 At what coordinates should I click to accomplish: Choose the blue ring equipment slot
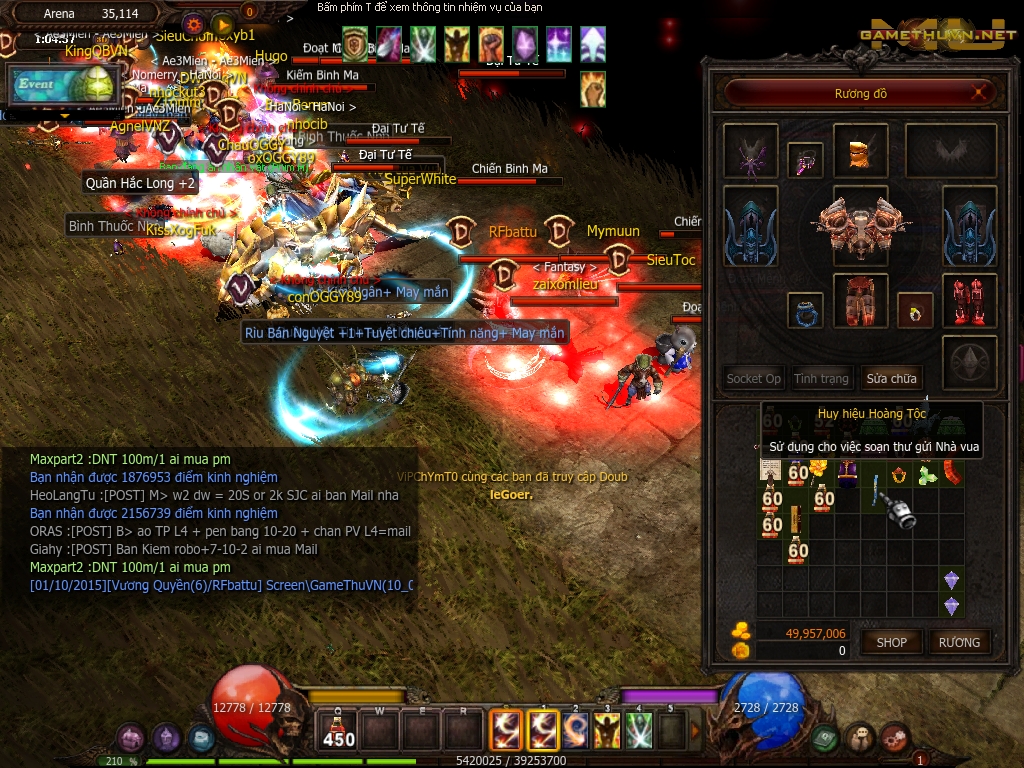coord(805,310)
